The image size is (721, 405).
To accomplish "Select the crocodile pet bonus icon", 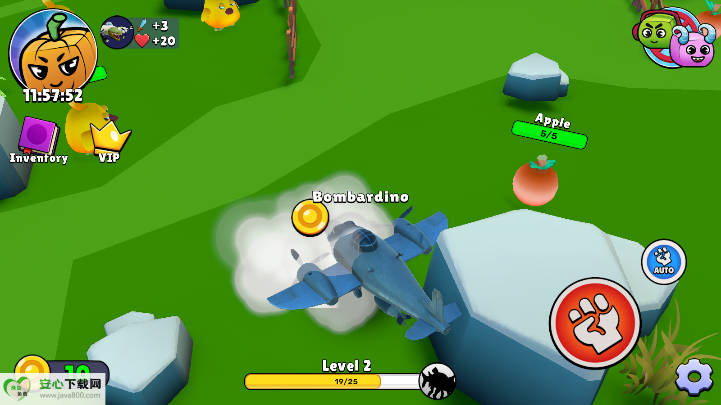I will click(x=117, y=32).
